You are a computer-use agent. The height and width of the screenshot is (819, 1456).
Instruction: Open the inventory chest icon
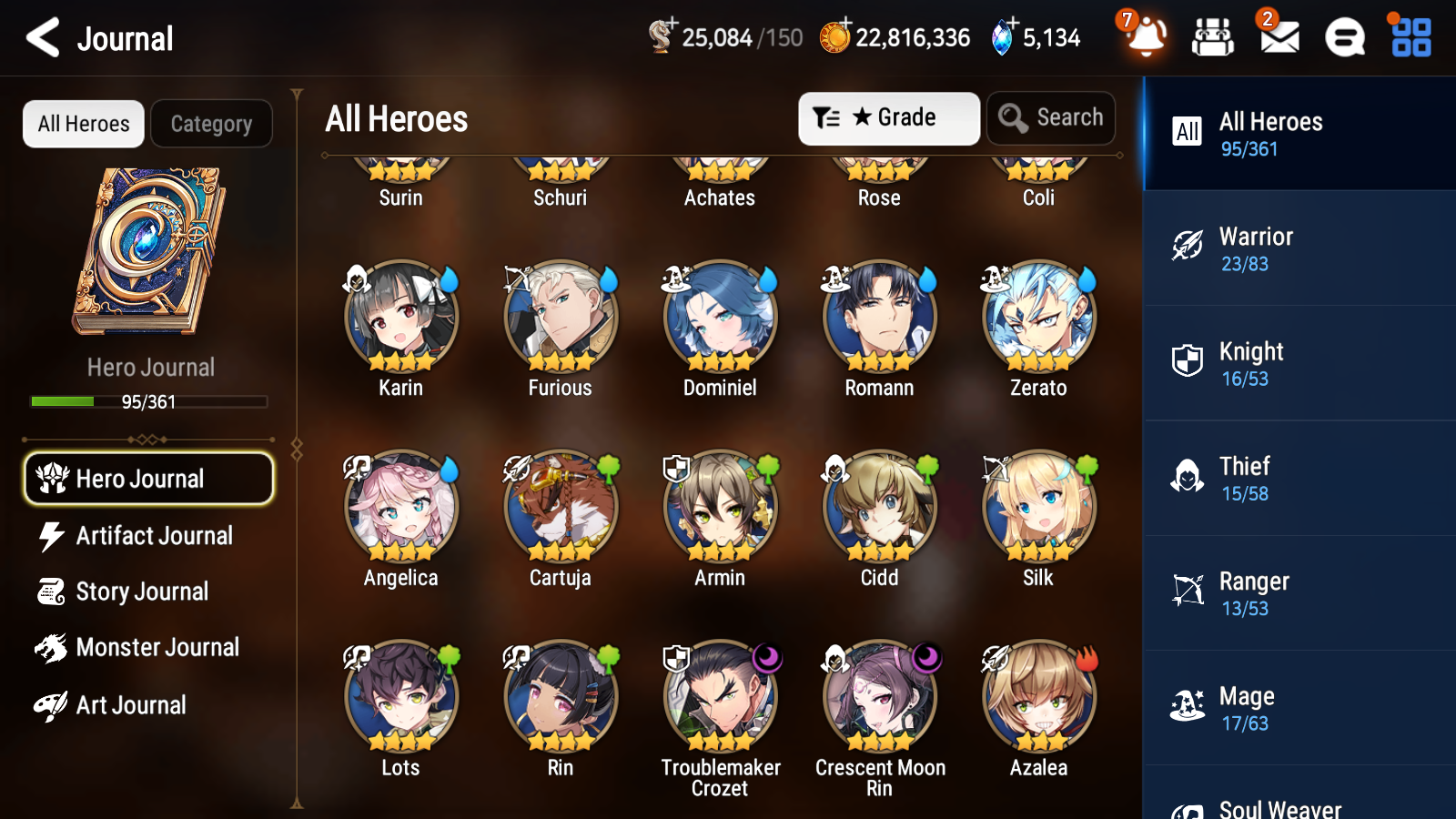(1213, 37)
